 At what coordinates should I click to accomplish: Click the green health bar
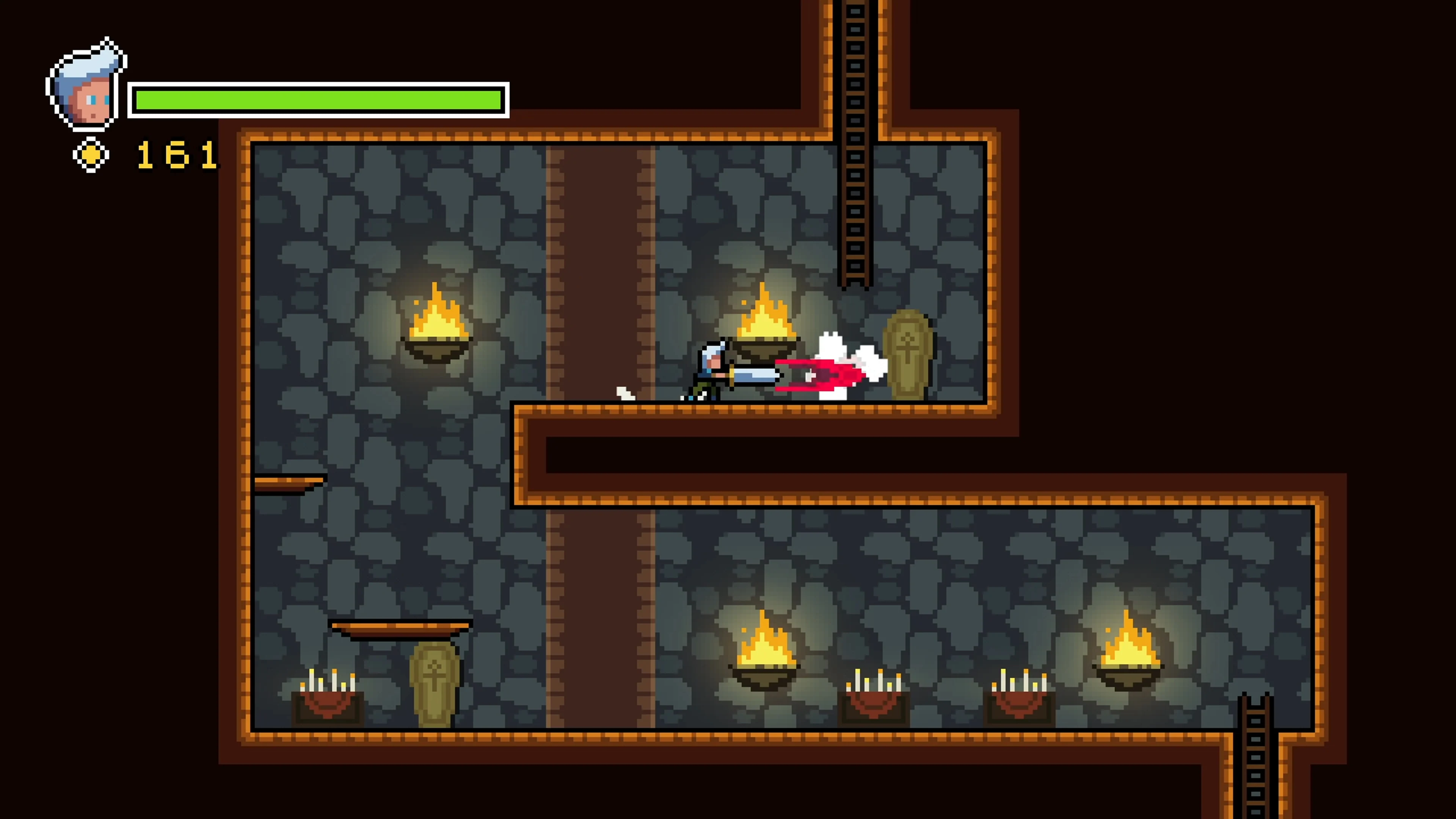319,99
